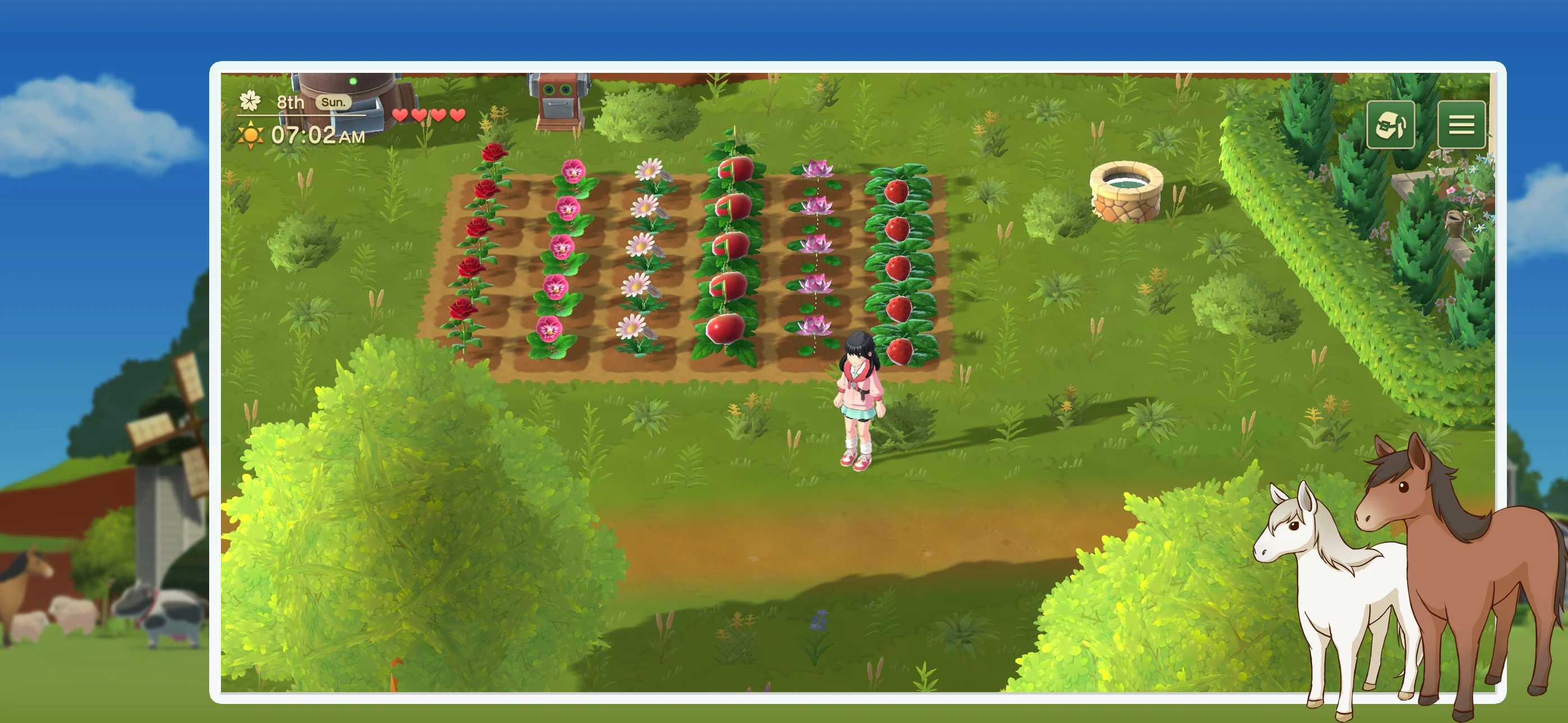Select the 'Sun.' day badge
1568x723 pixels.
click(x=333, y=101)
